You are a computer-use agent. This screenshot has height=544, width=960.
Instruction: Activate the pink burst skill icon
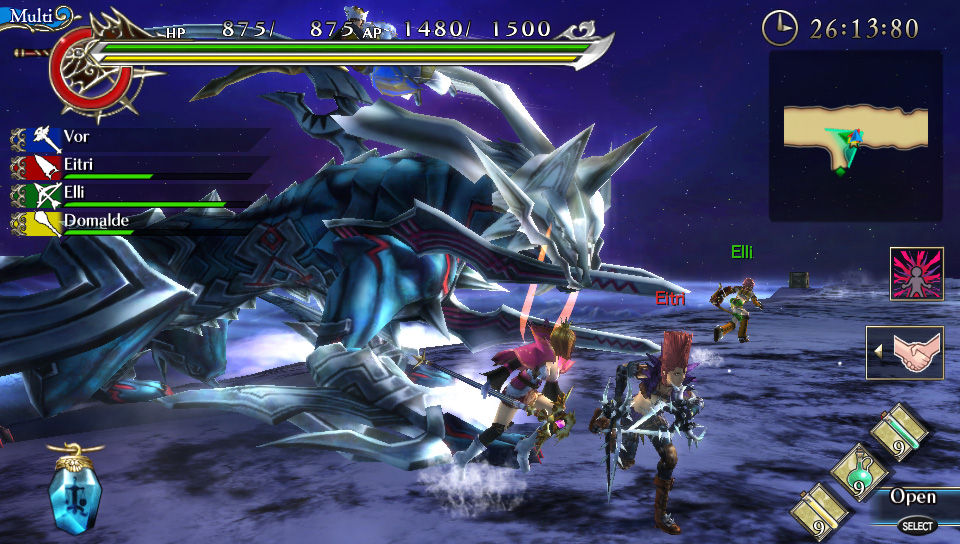pos(916,274)
